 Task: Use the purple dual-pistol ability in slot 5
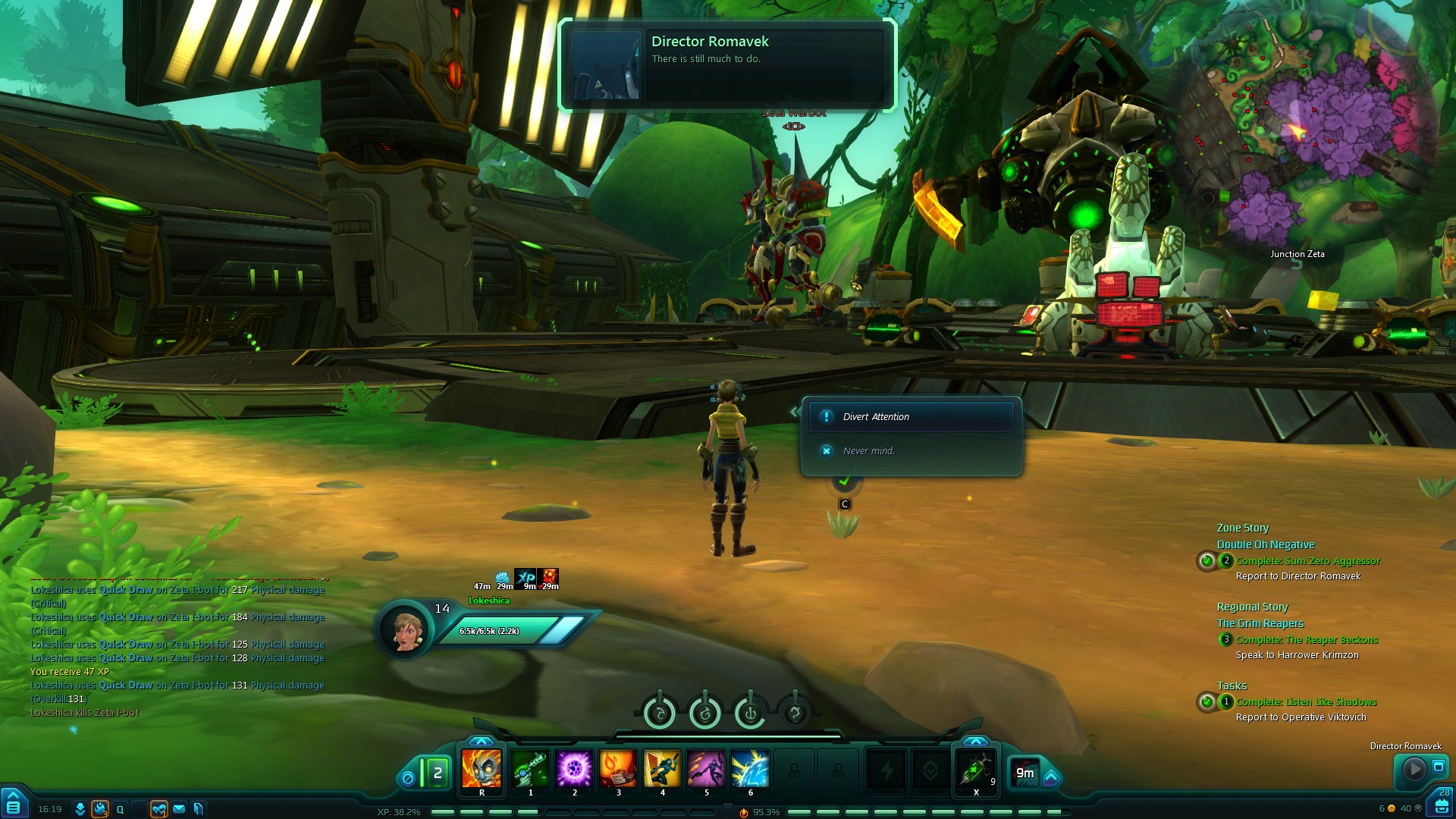point(706,769)
